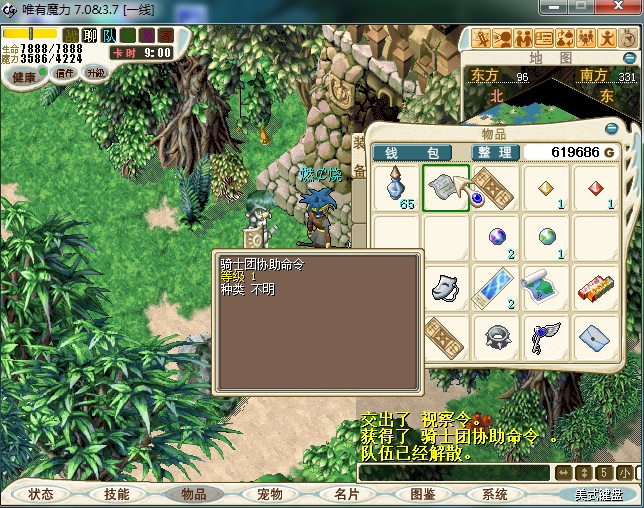This screenshot has height=508, width=644.
Task: Open the 信件 mail button
Action: click(65, 73)
